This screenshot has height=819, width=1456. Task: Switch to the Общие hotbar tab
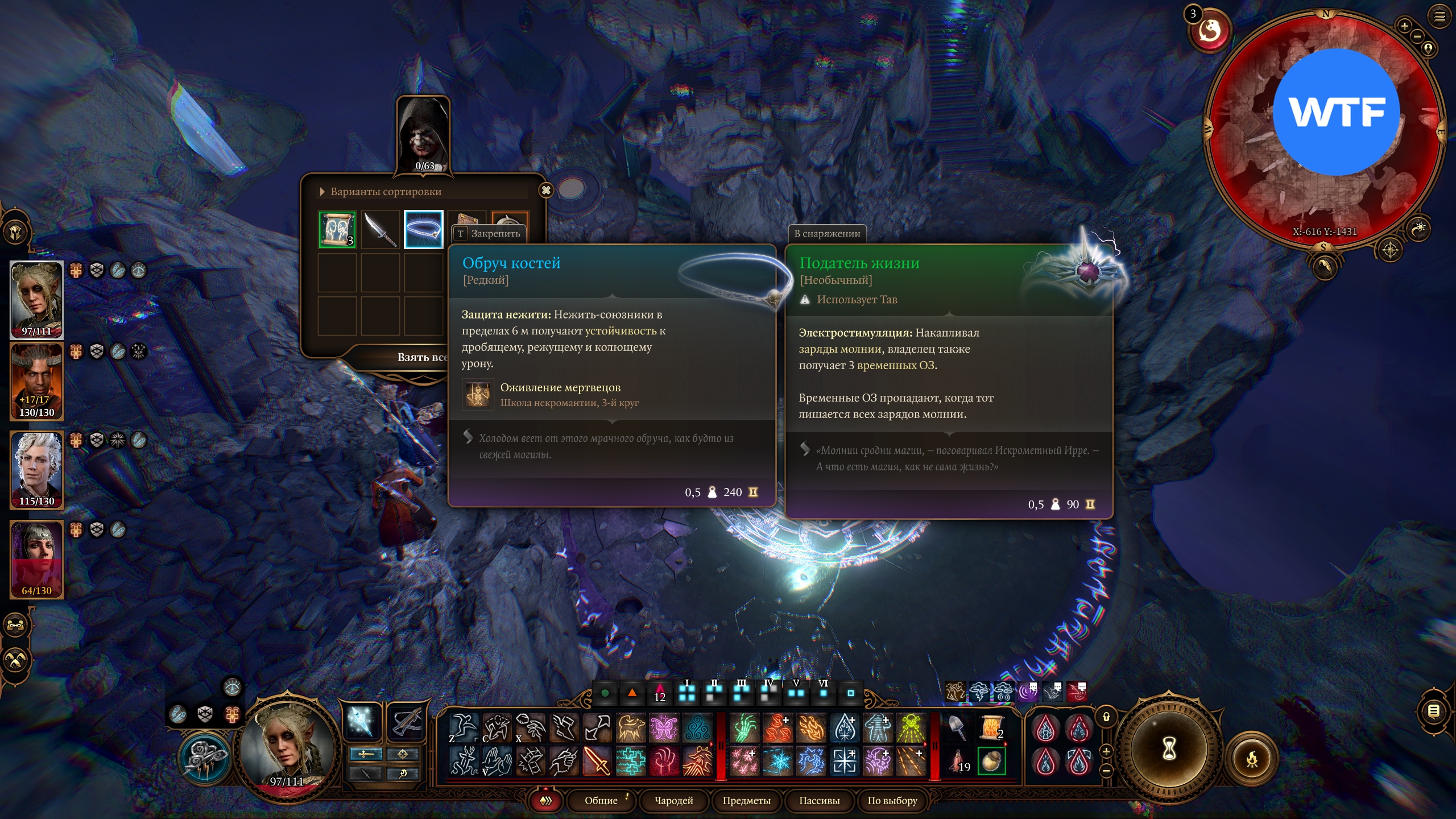[601, 800]
